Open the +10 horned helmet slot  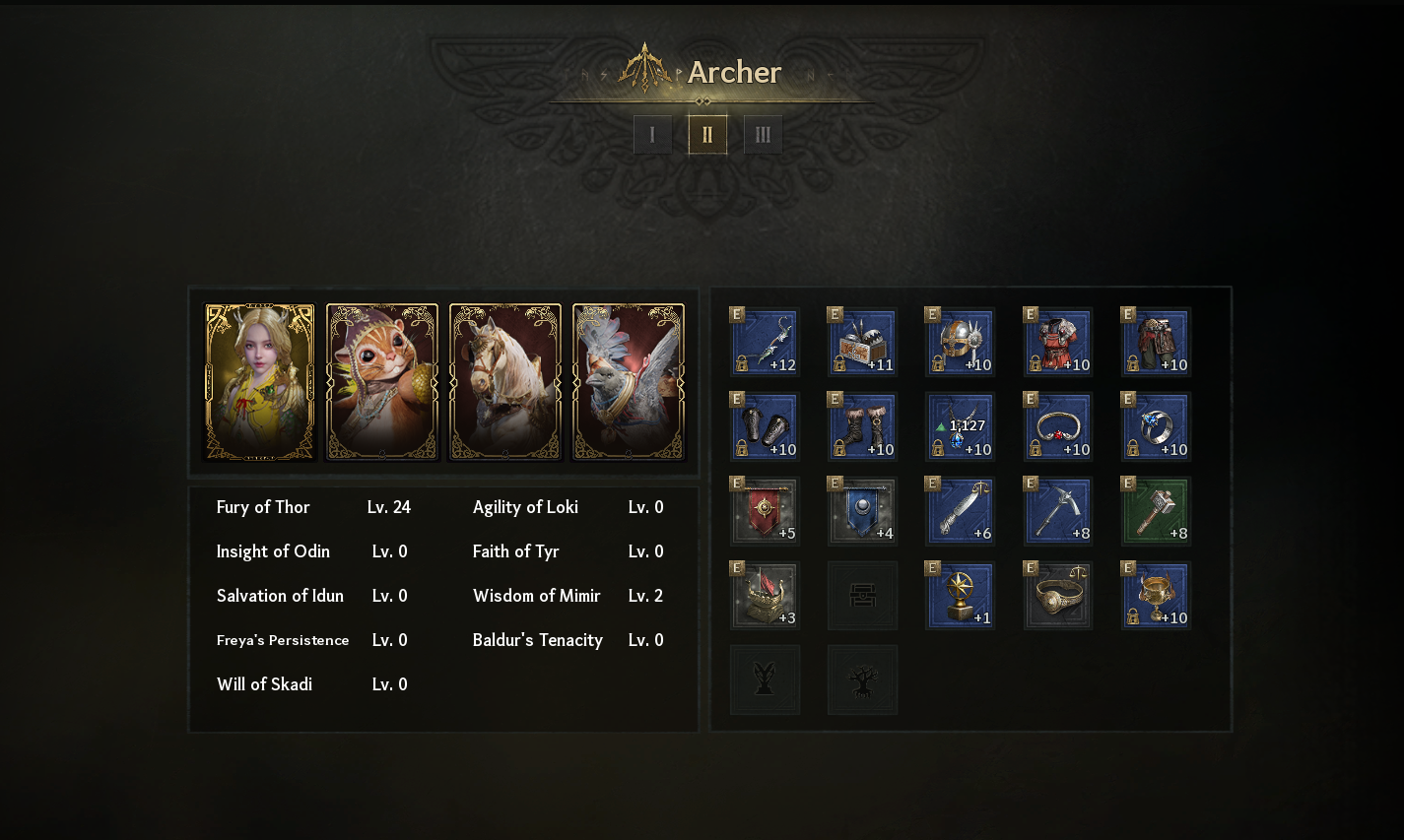point(960,342)
